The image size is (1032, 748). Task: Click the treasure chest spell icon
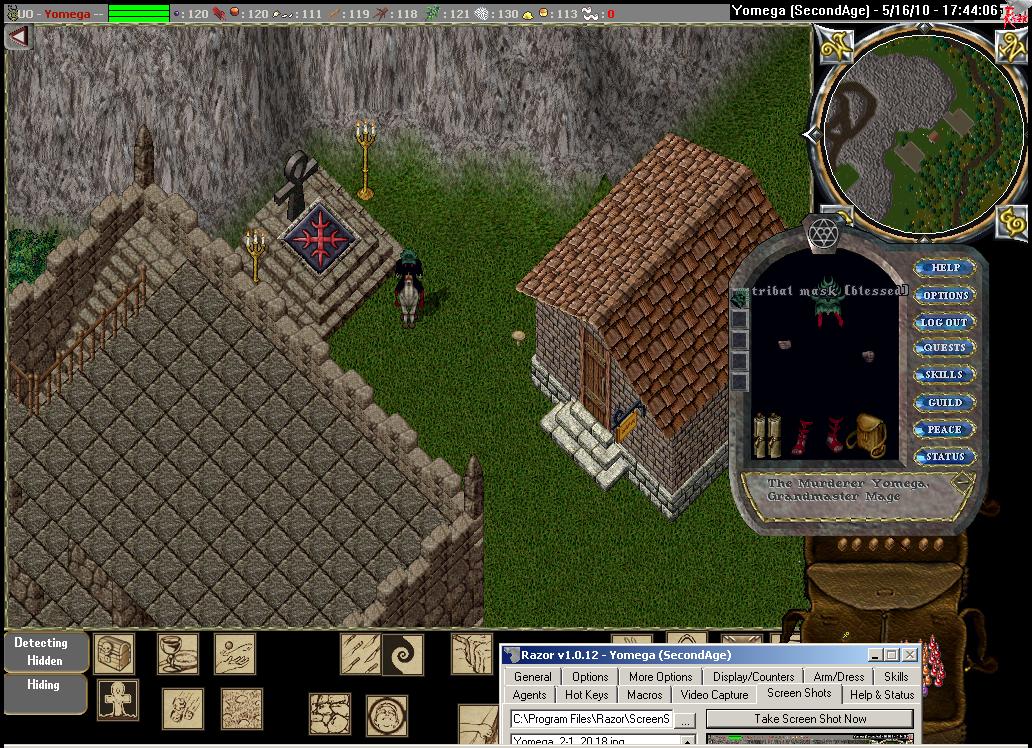(114, 653)
